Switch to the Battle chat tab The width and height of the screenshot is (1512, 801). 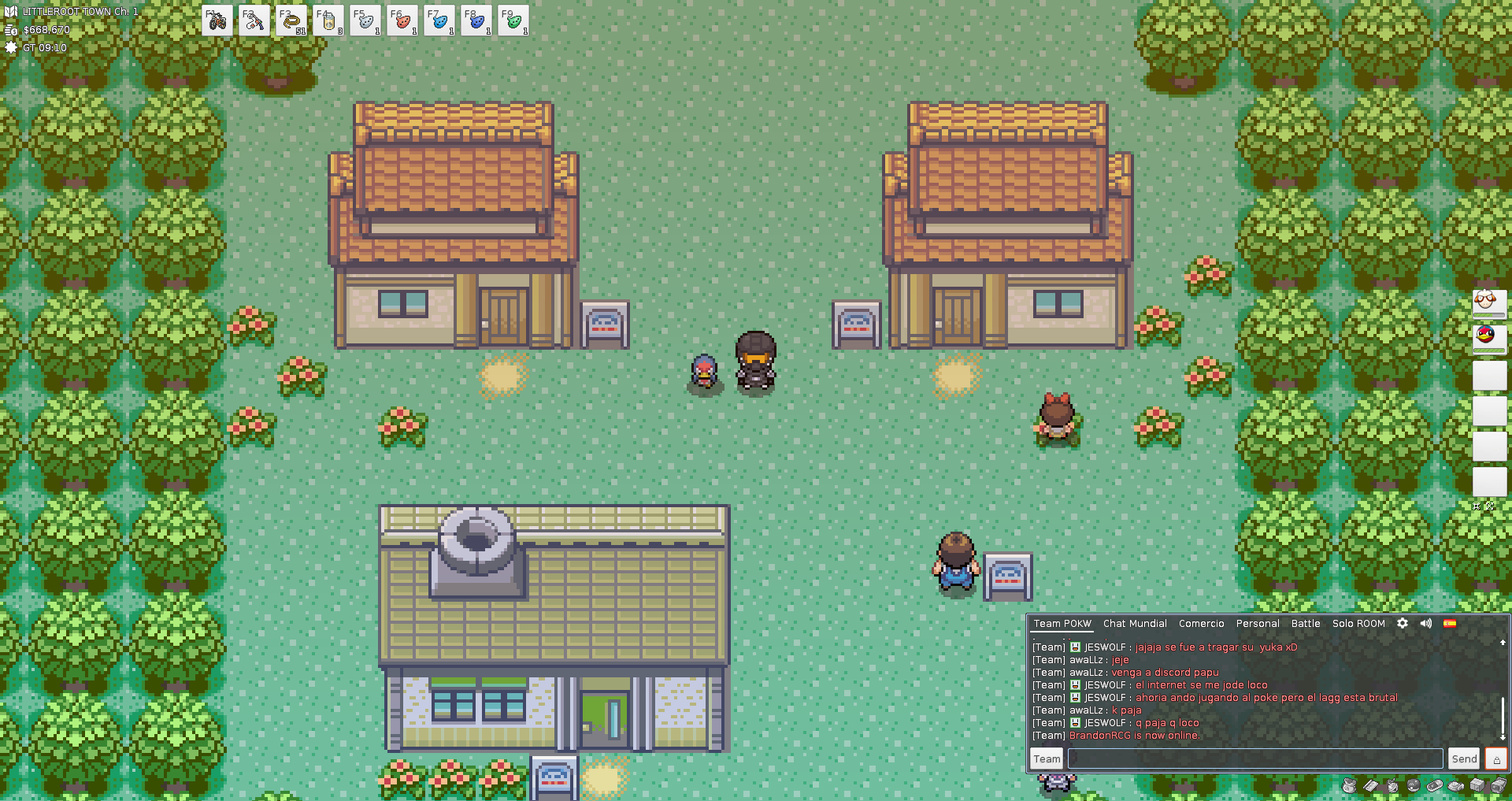click(1306, 623)
